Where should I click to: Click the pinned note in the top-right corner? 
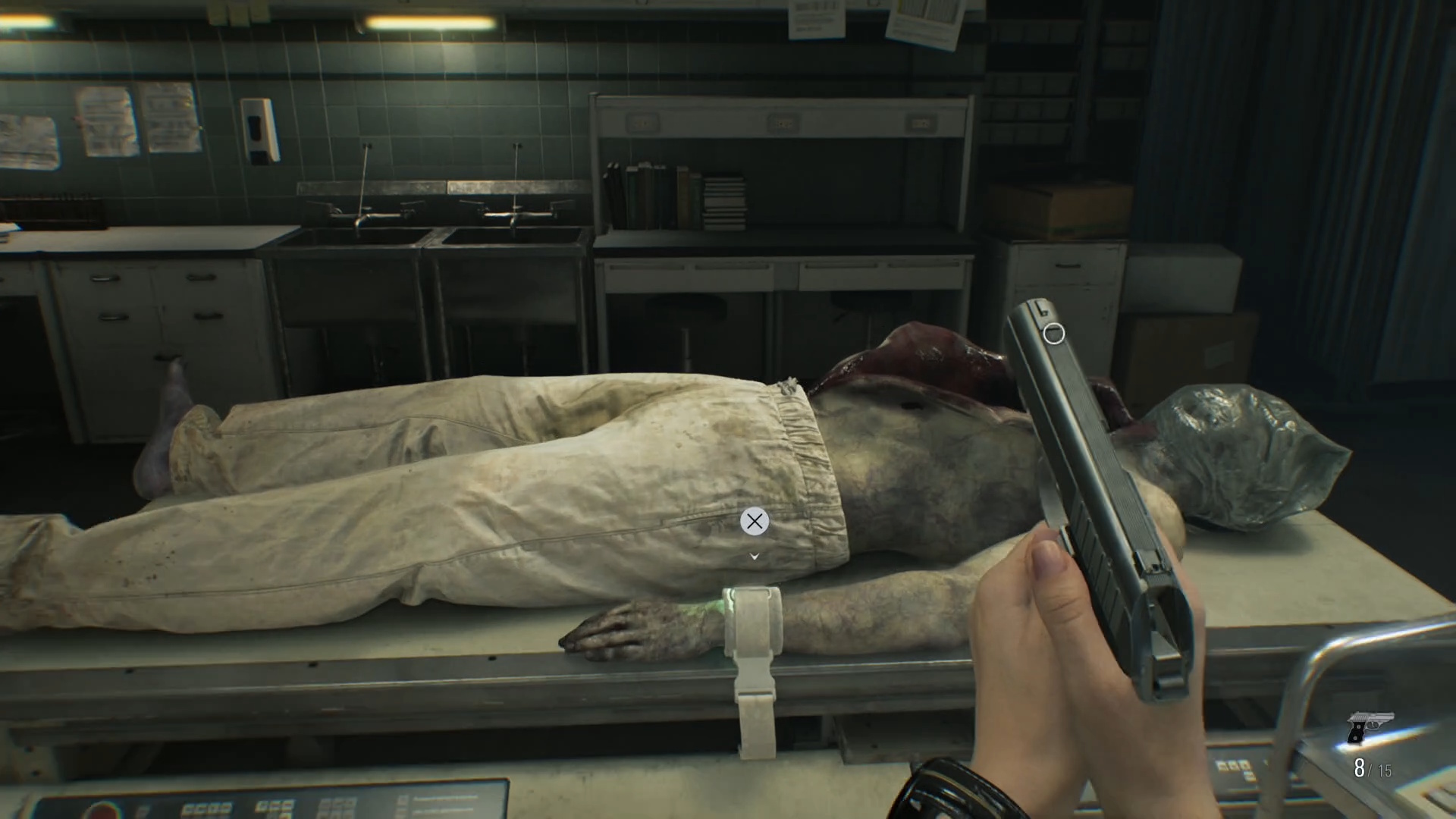924,18
